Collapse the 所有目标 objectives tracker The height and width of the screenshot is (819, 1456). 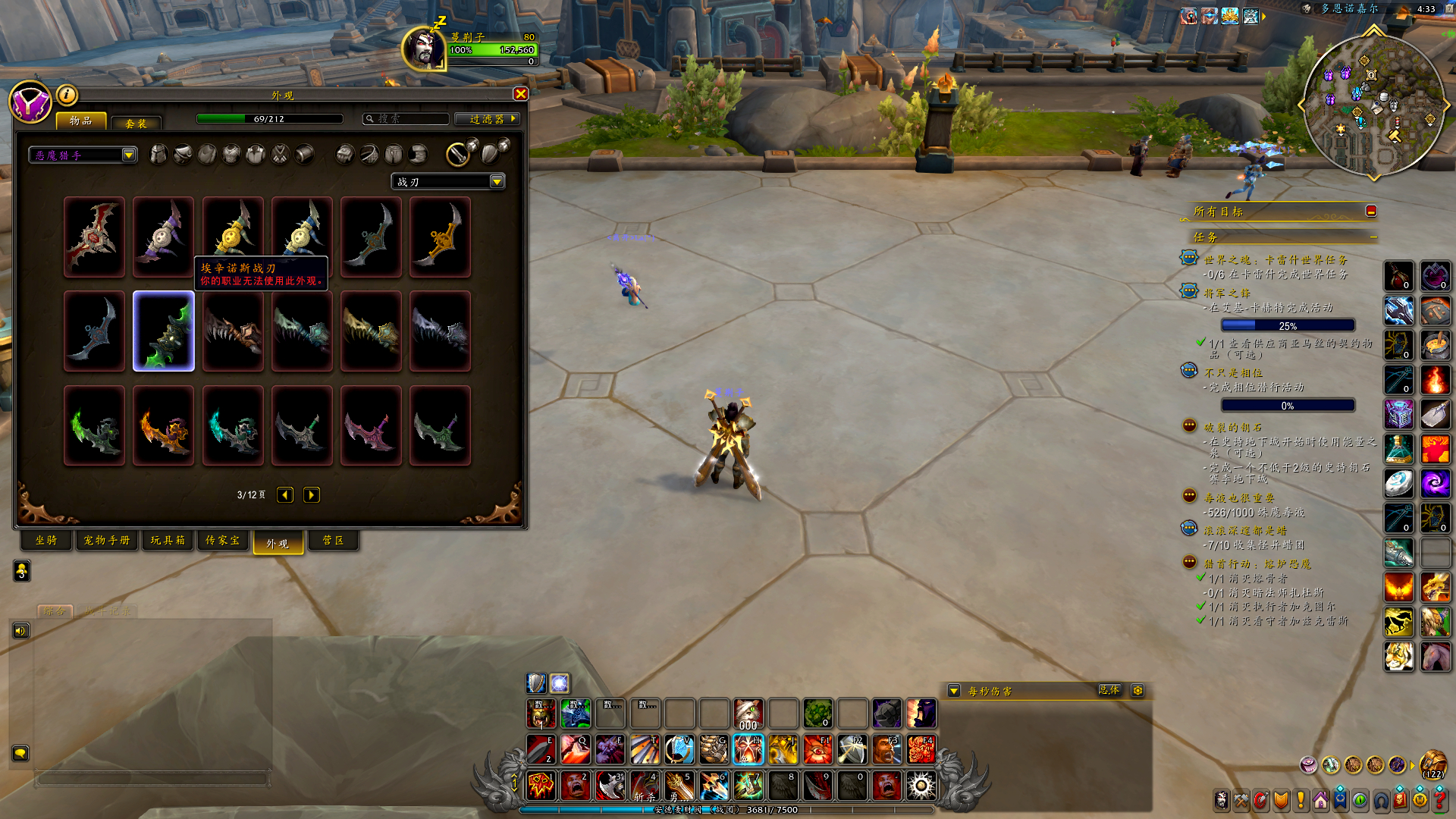tap(1370, 211)
